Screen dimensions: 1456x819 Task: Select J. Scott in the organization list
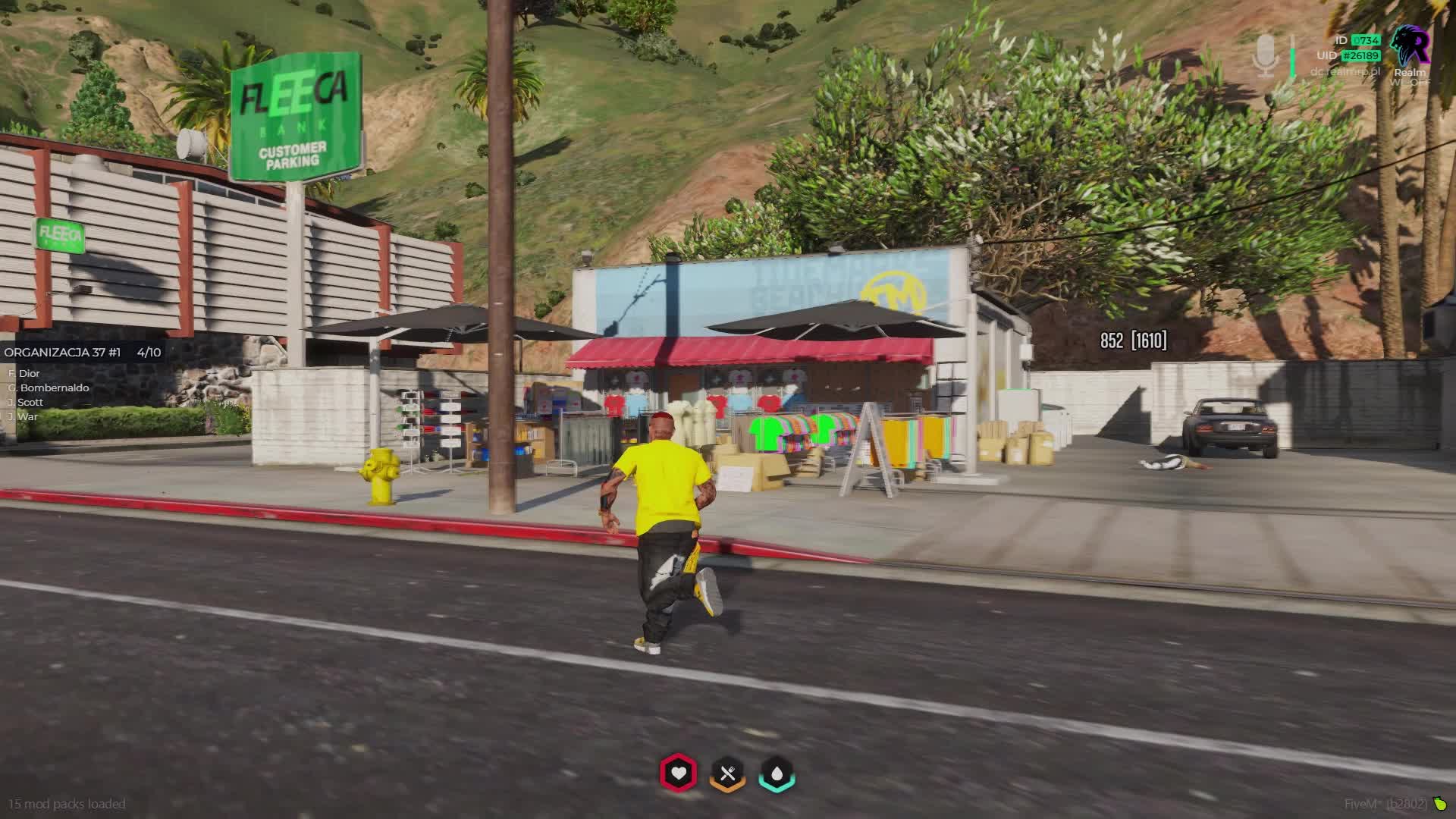pos(26,402)
